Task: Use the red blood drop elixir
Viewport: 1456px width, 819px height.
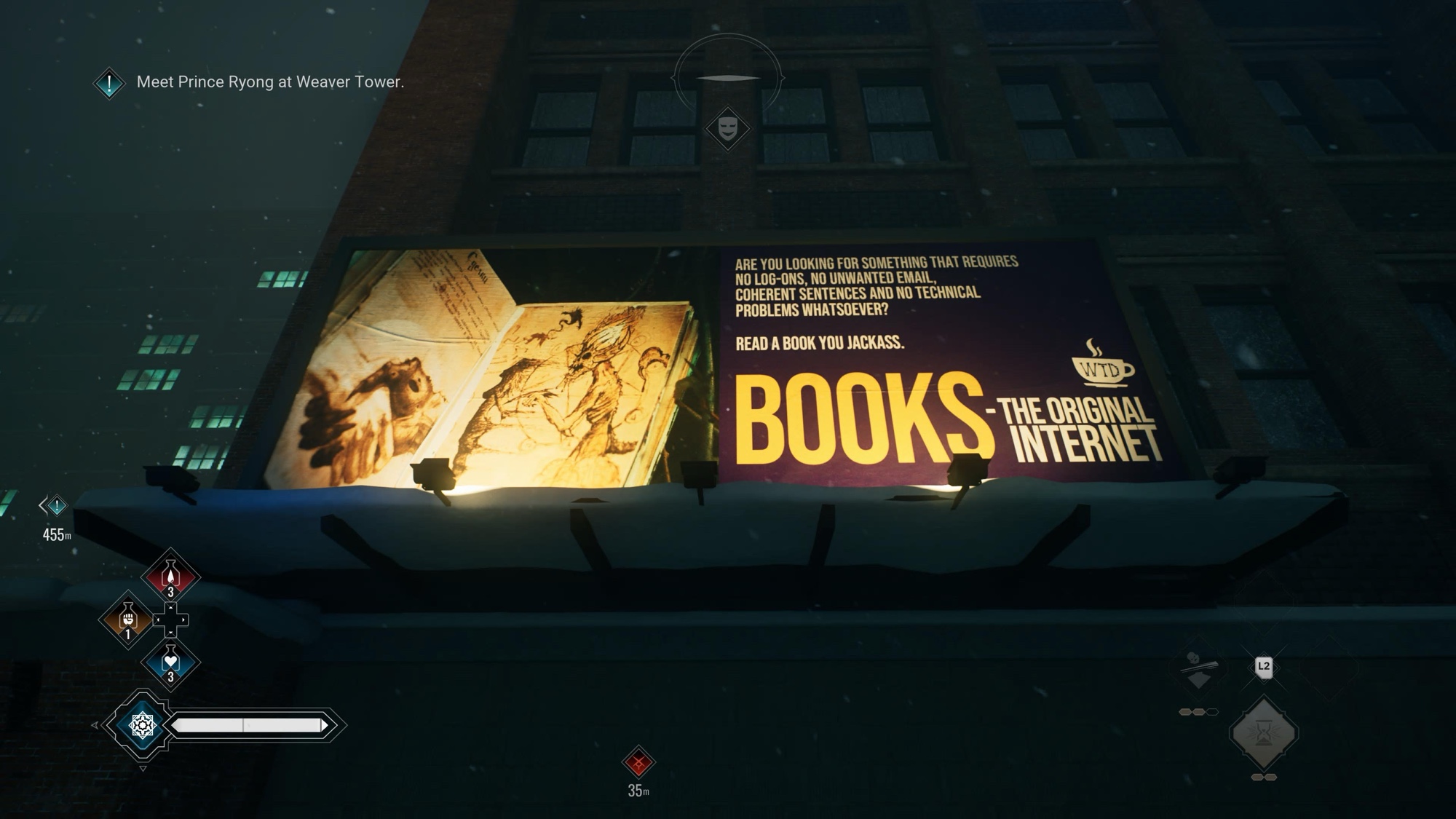Action: tap(170, 576)
